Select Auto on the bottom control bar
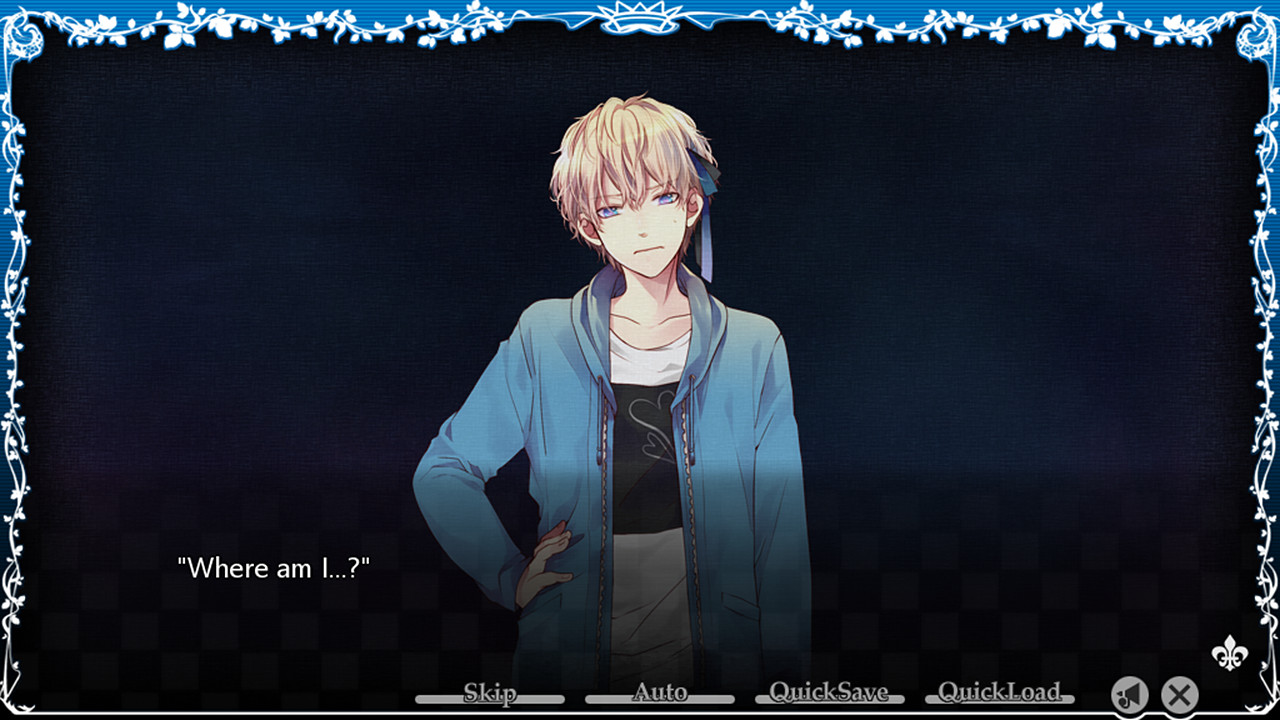This screenshot has height=720, width=1280. click(660, 692)
